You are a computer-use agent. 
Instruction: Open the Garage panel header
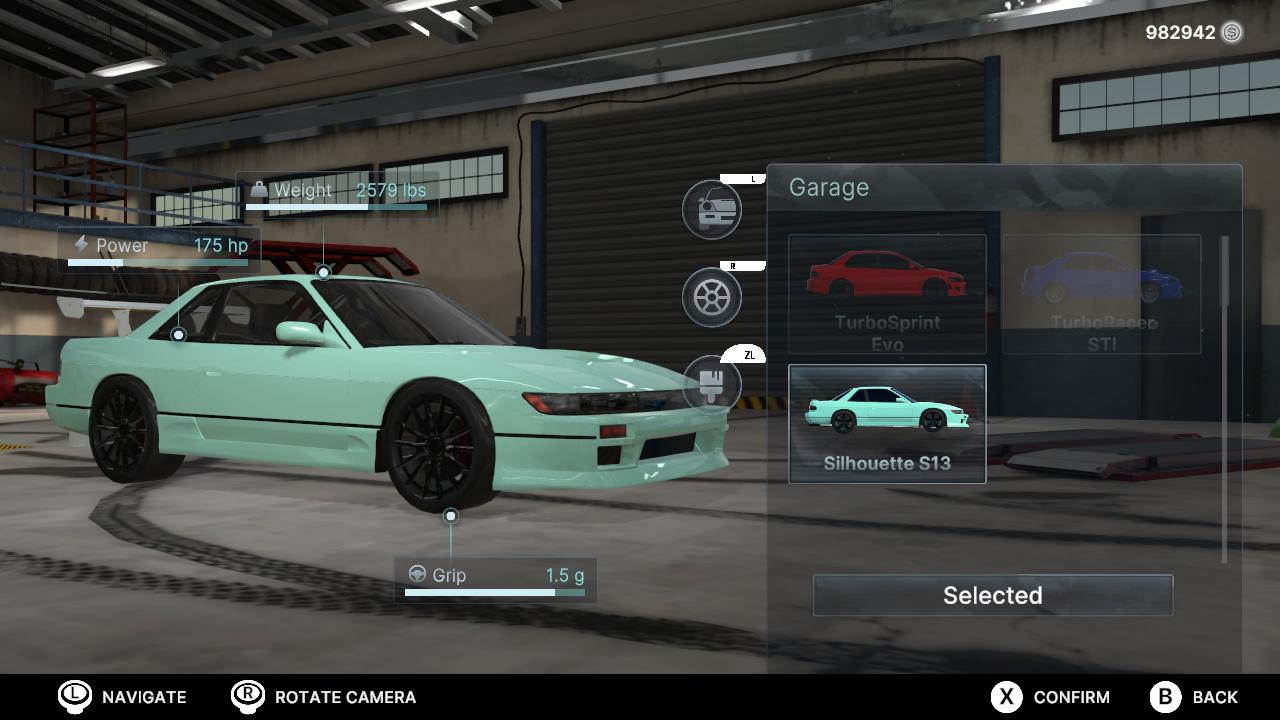coord(831,187)
